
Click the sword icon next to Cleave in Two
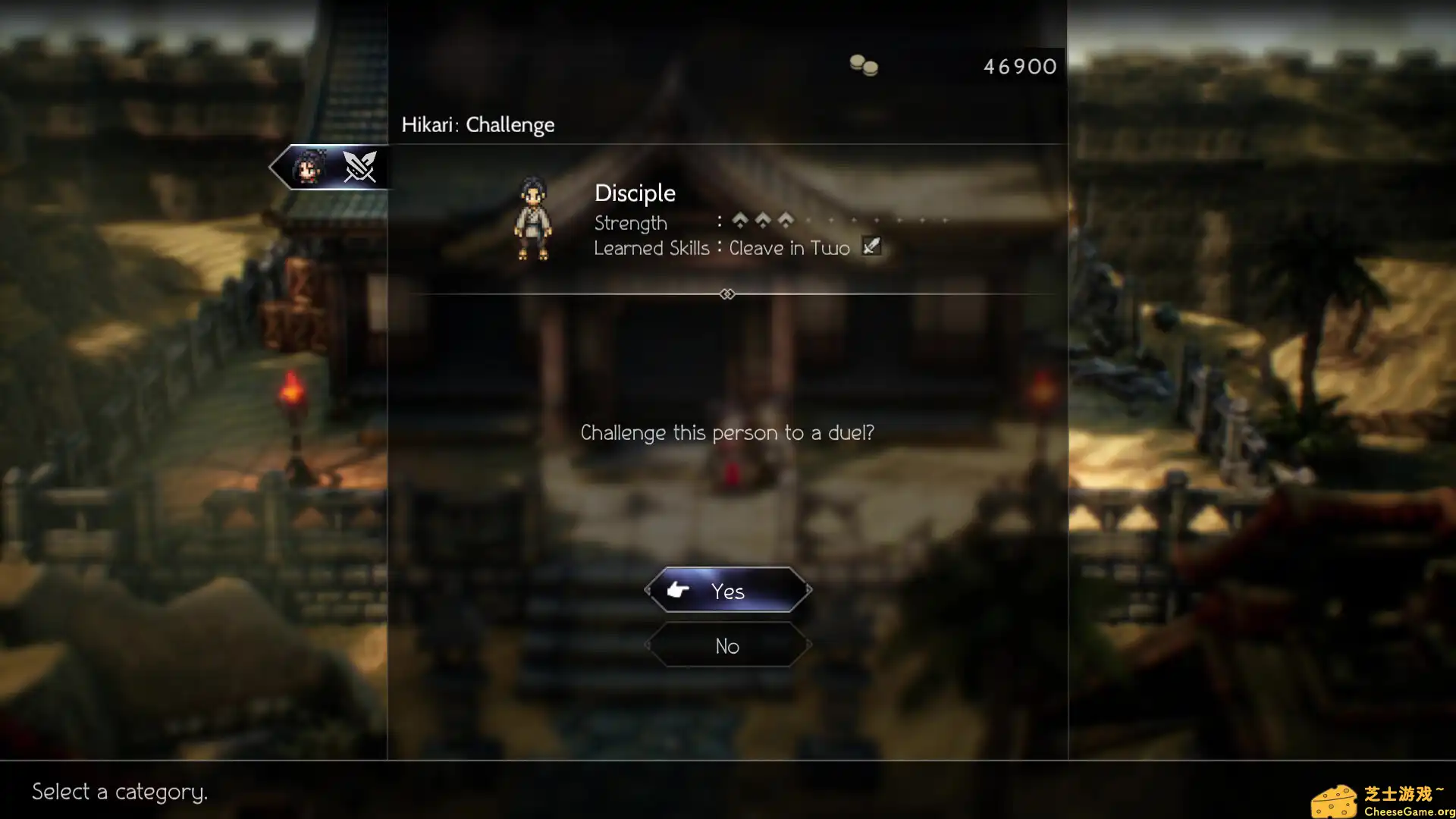point(871,246)
